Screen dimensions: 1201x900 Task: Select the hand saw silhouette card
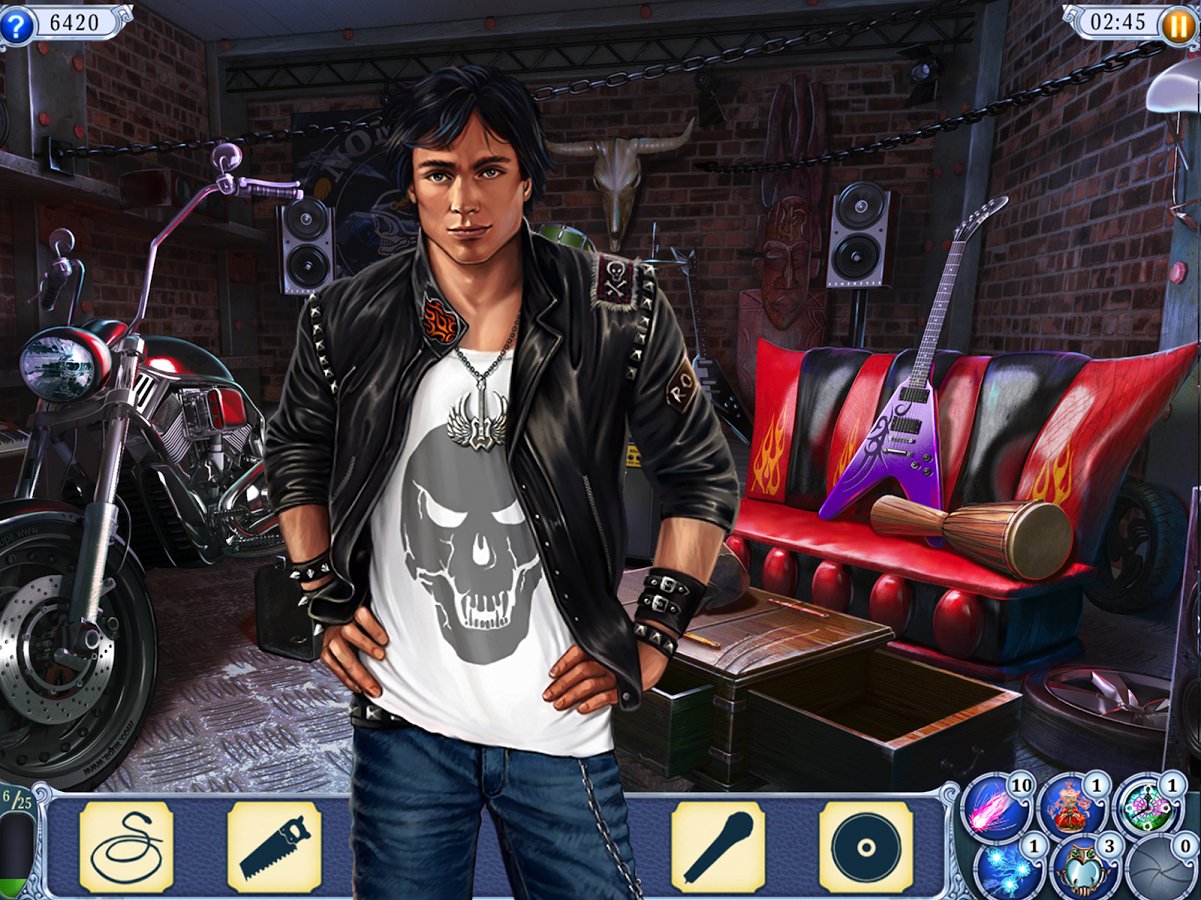[274, 847]
